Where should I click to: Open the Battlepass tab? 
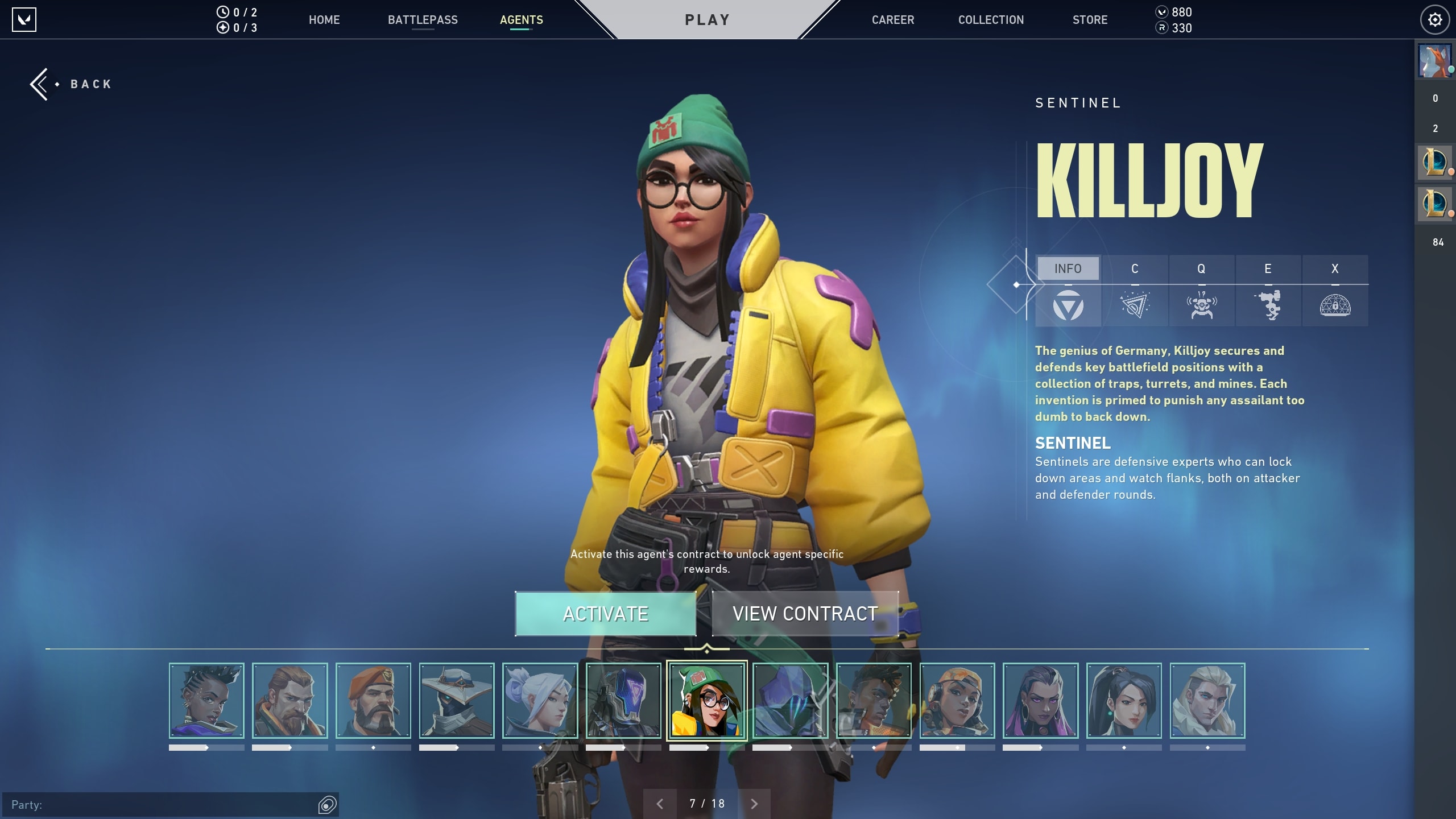click(423, 20)
